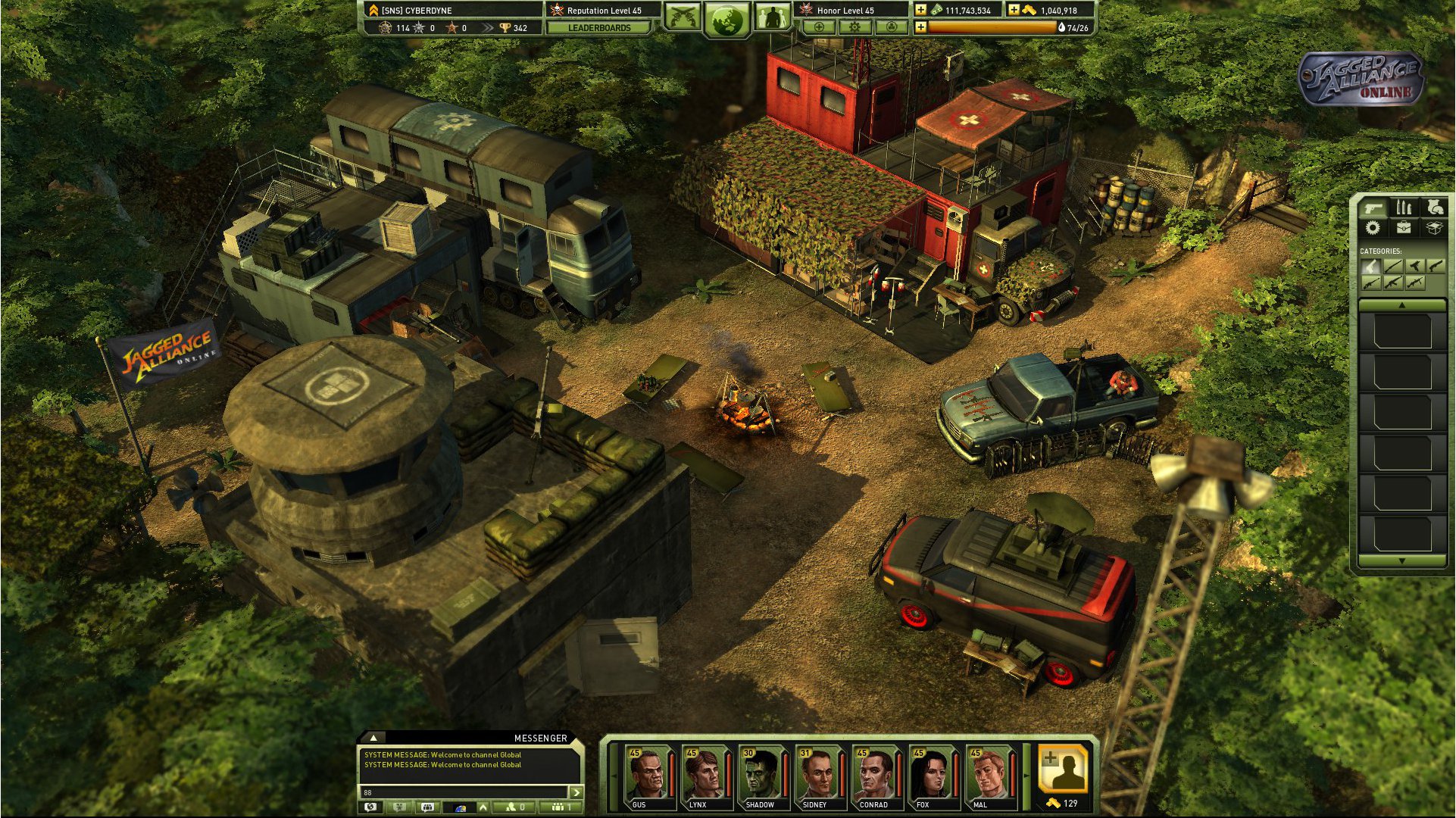1456x818 pixels.
Task: Open the gear button under Honor Level
Action: pyautogui.click(x=855, y=27)
